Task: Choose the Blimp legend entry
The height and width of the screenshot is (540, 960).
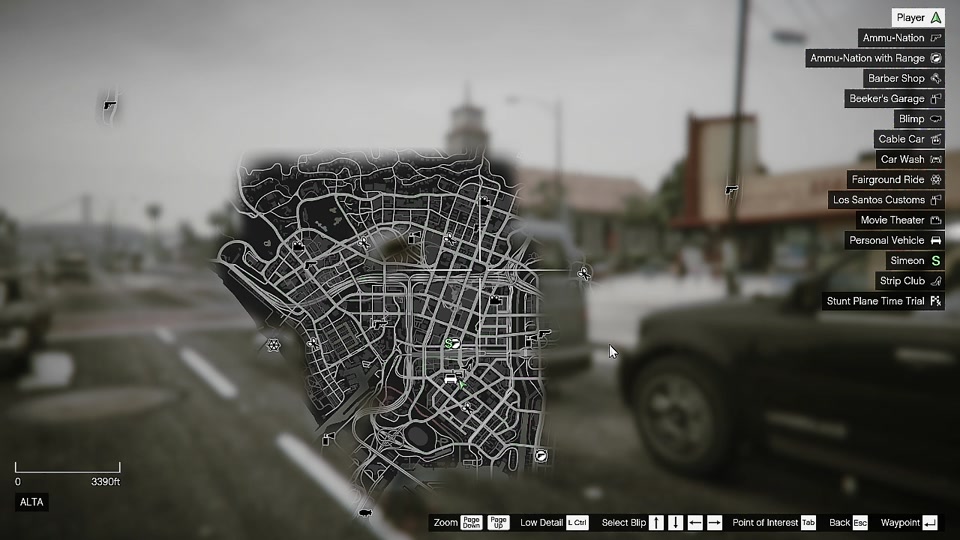Action: pyautogui.click(x=918, y=119)
